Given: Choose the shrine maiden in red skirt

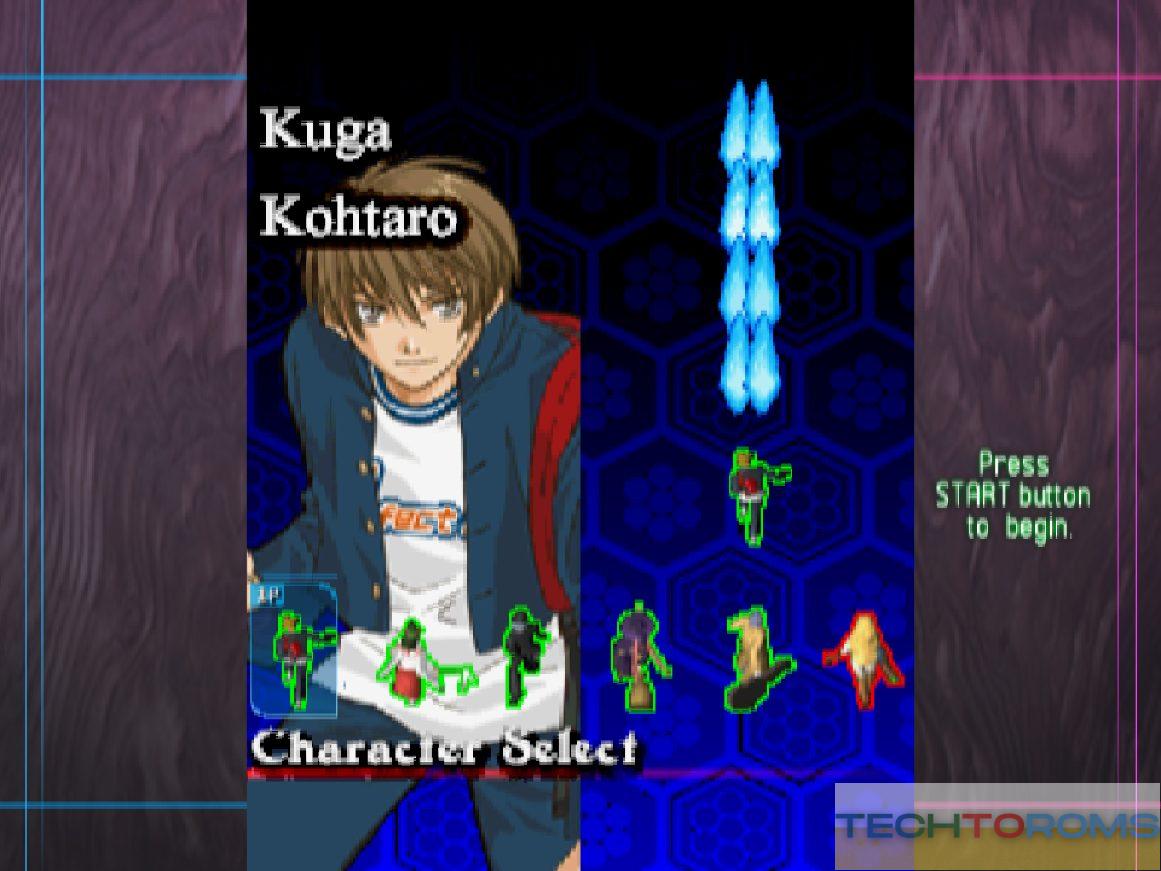Looking at the screenshot, I should point(410,662).
